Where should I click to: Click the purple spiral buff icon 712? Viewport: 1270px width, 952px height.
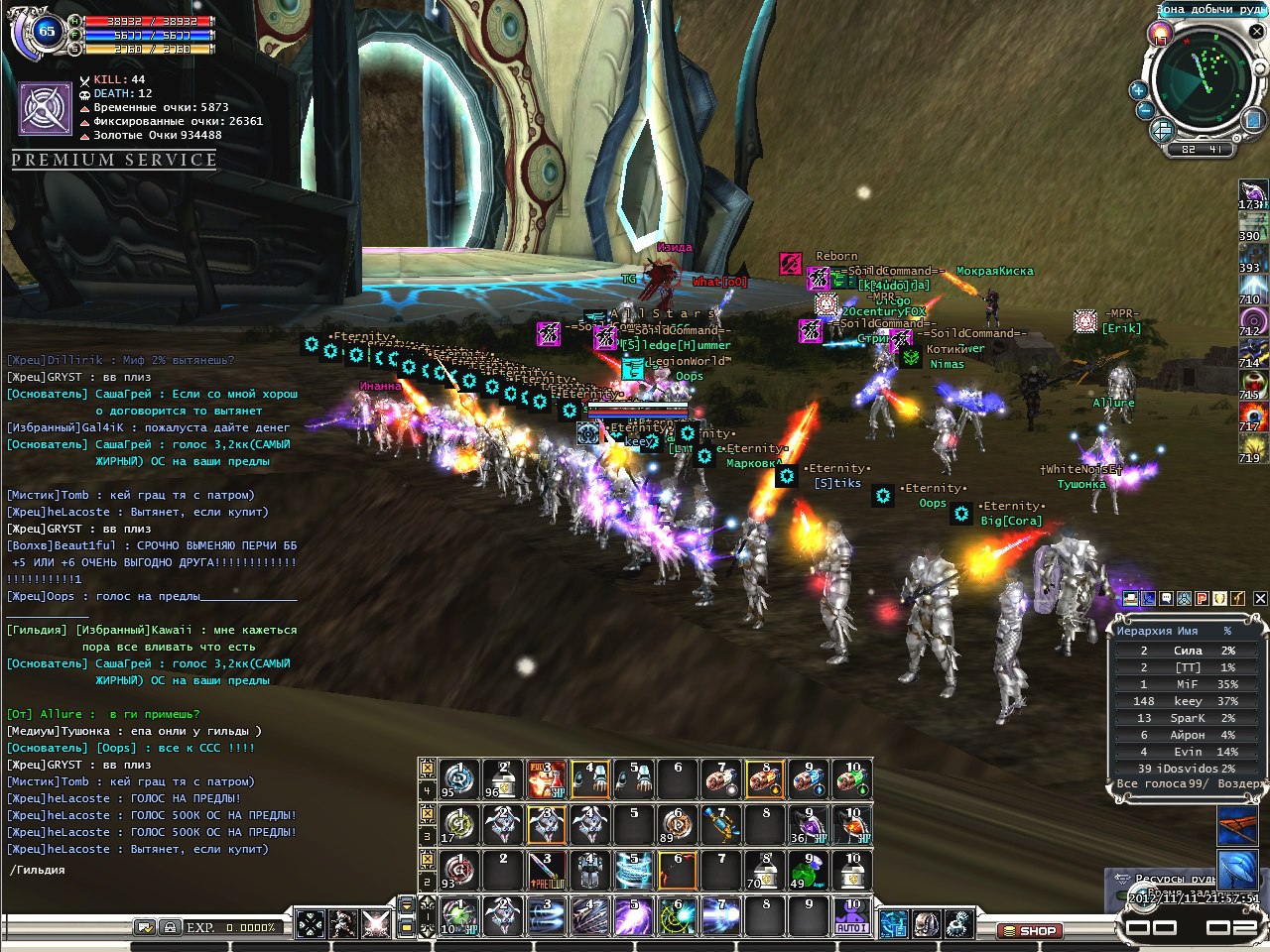click(1252, 320)
